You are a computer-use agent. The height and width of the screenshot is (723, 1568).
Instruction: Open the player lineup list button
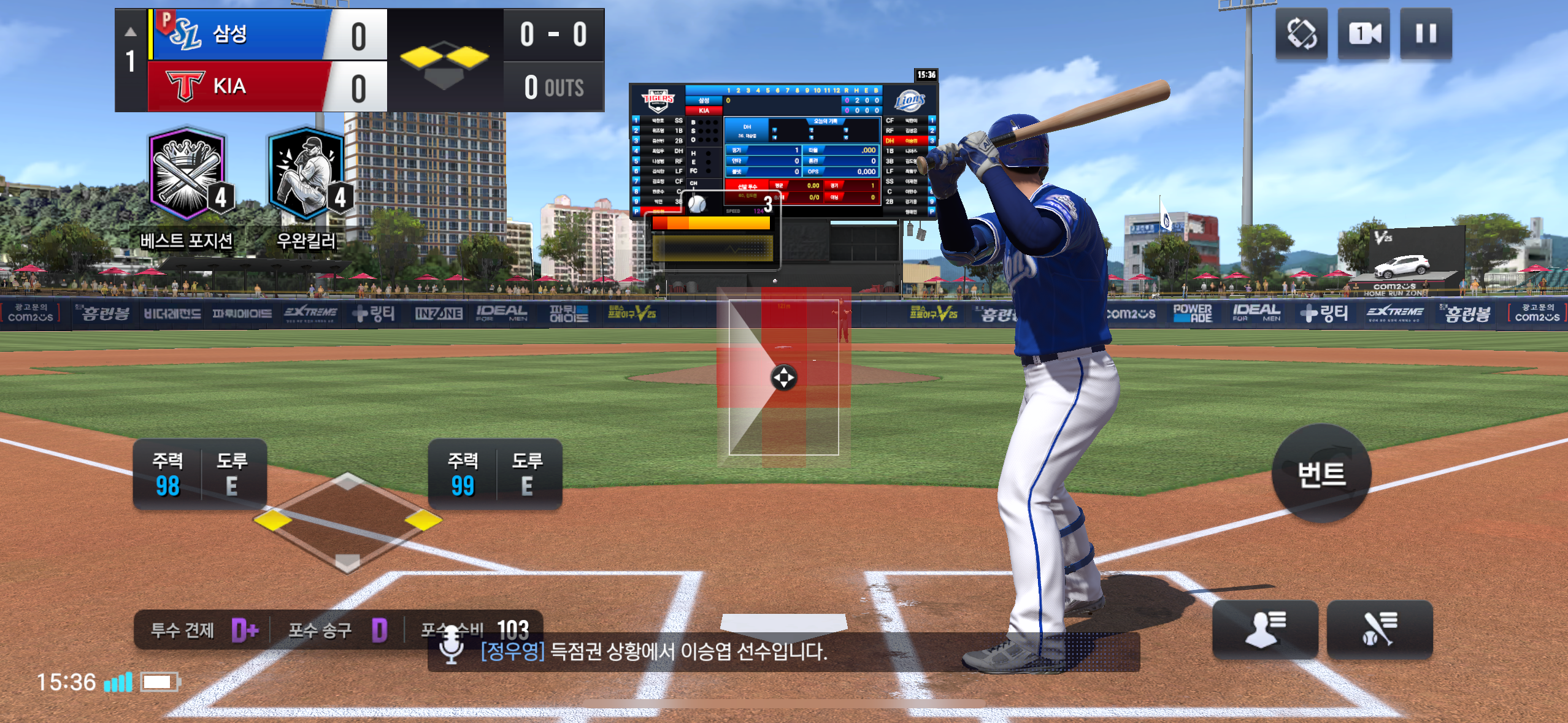point(1265,630)
